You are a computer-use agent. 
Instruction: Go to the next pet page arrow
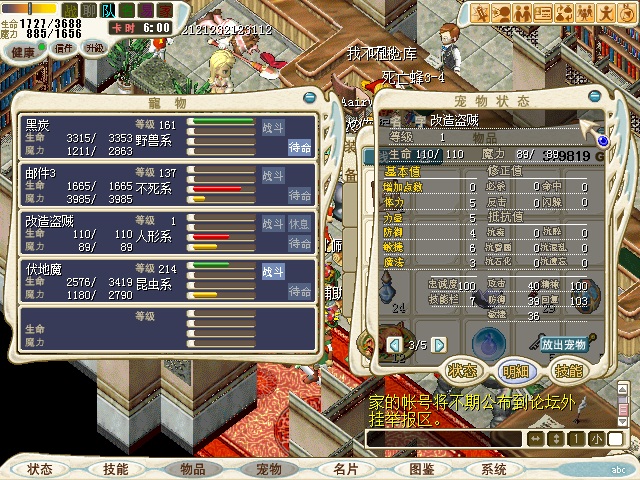tap(438, 345)
